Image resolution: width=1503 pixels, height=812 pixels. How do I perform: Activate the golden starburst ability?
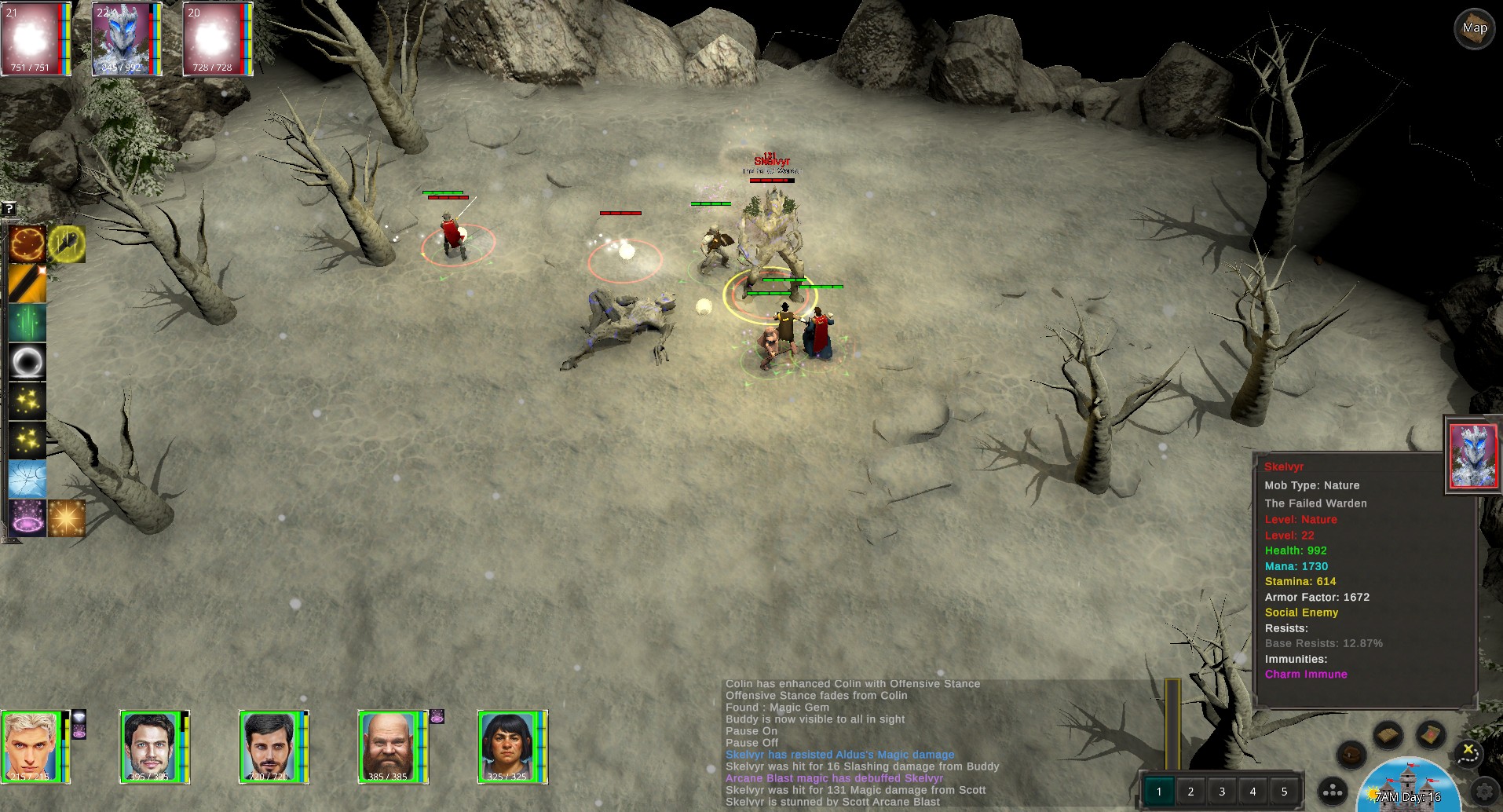pos(67,518)
